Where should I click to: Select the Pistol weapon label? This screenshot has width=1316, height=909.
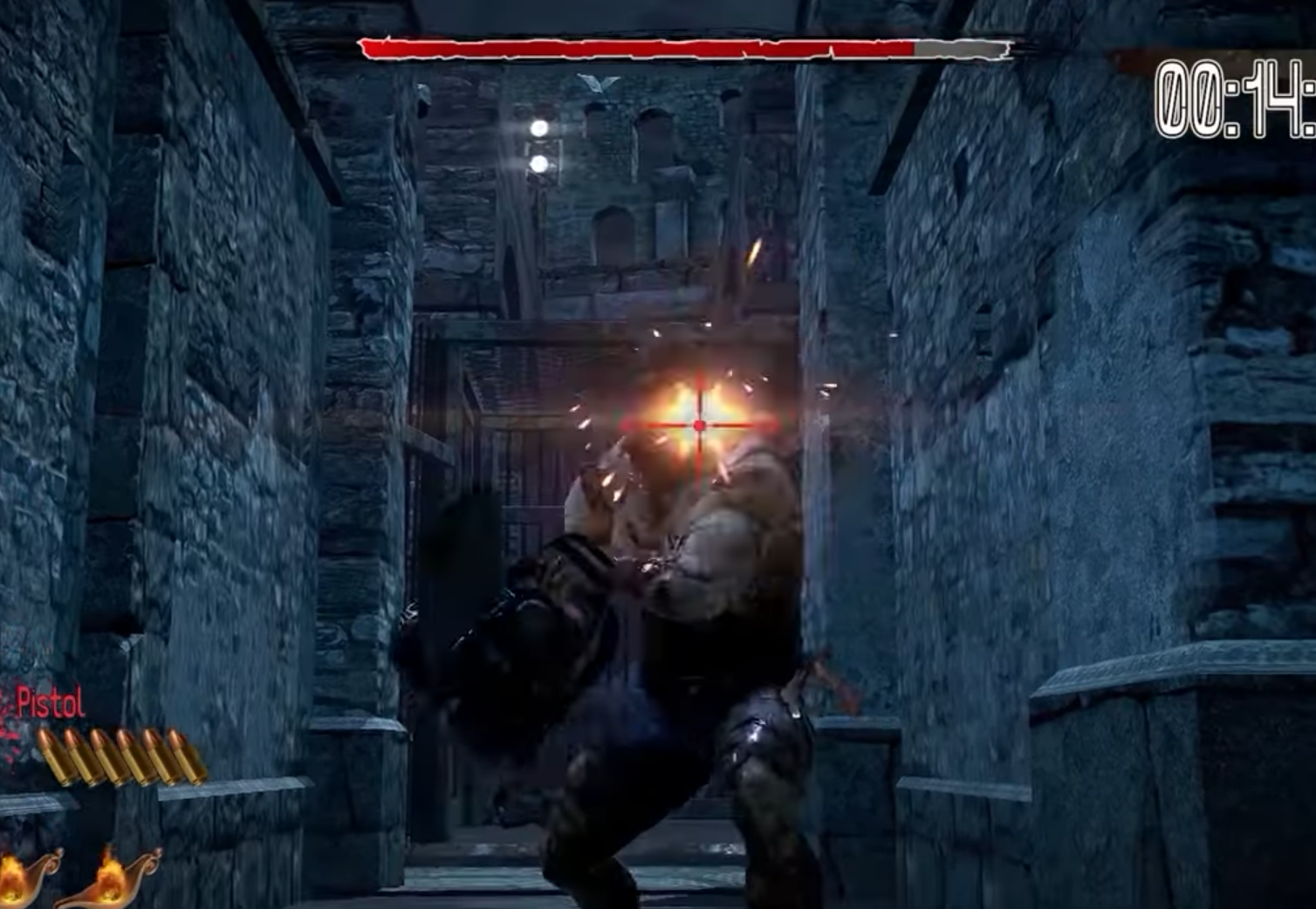(x=48, y=702)
